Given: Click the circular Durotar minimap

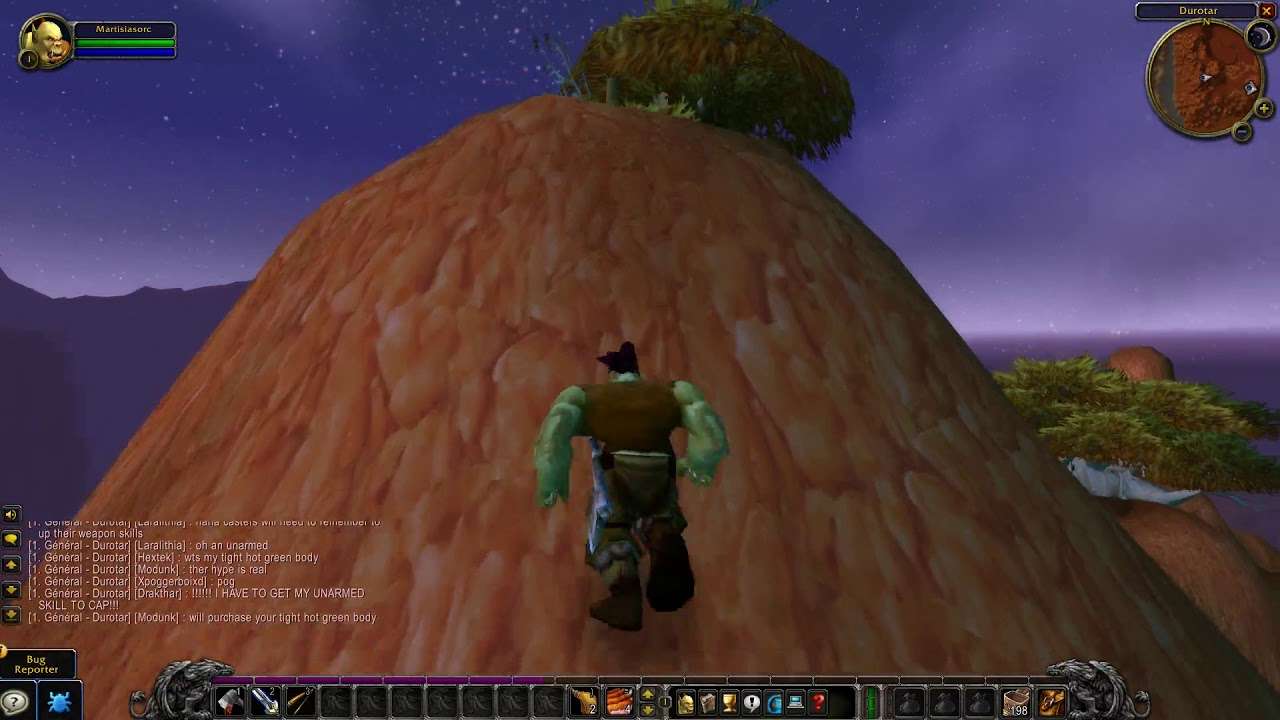Looking at the screenshot, I should [x=1203, y=78].
